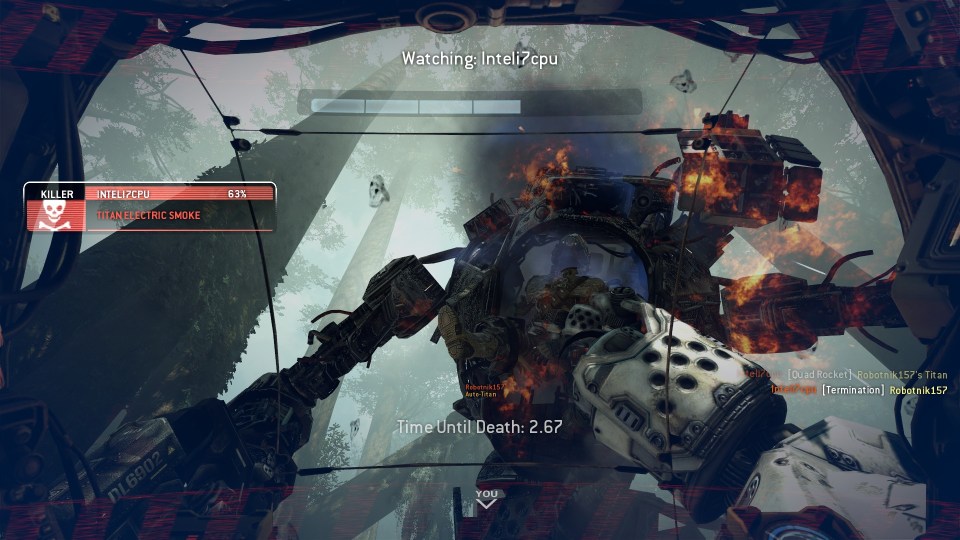Select the Termination kill feed entry
960x540 pixels.
pyautogui.click(x=853, y=390)
